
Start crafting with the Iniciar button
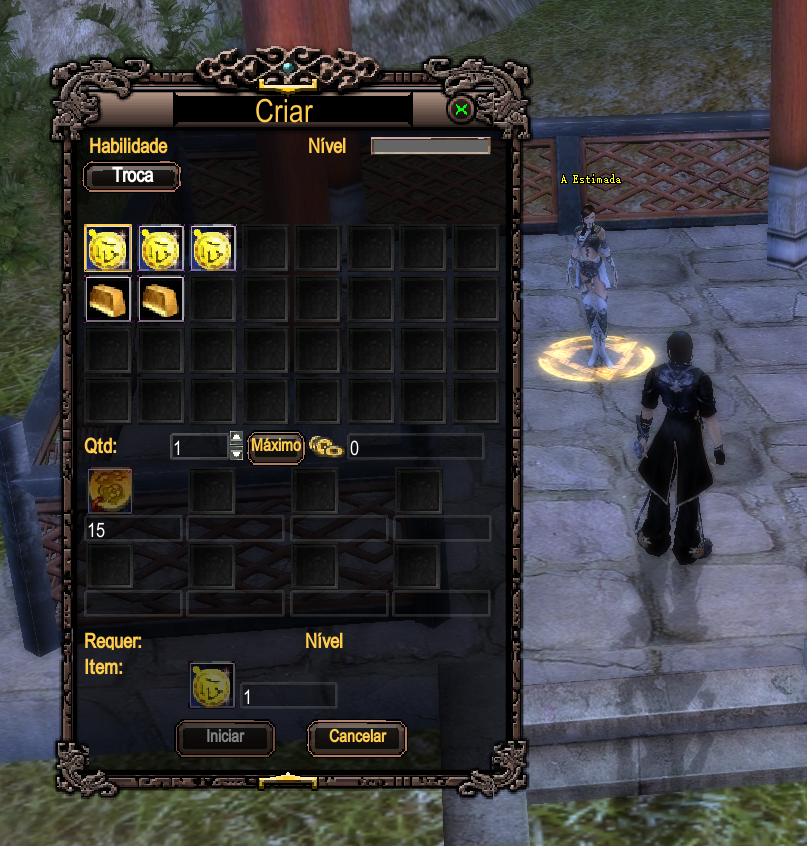[225, 737]
